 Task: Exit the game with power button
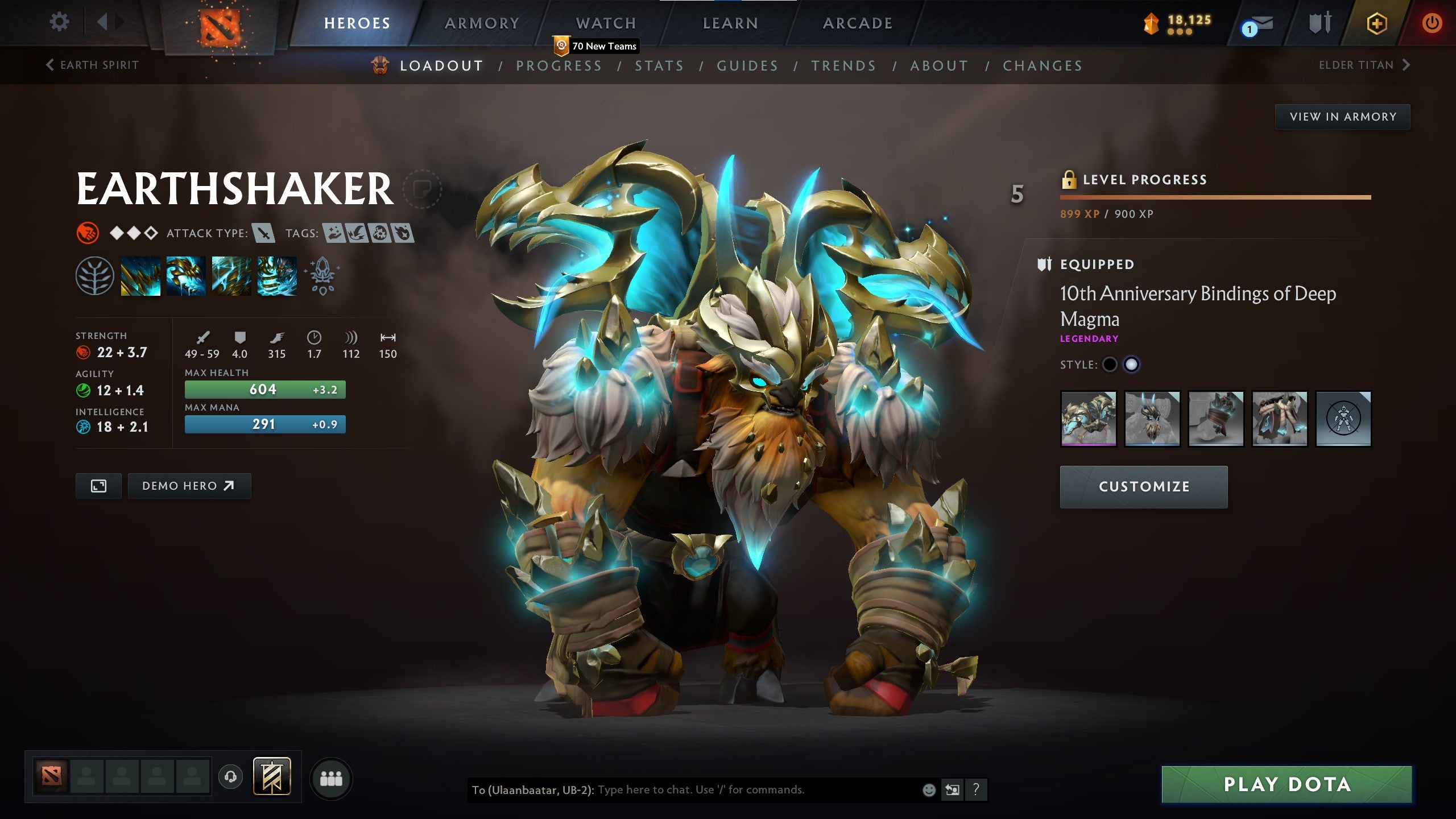pyautogui.click(x=1432, y=23)
